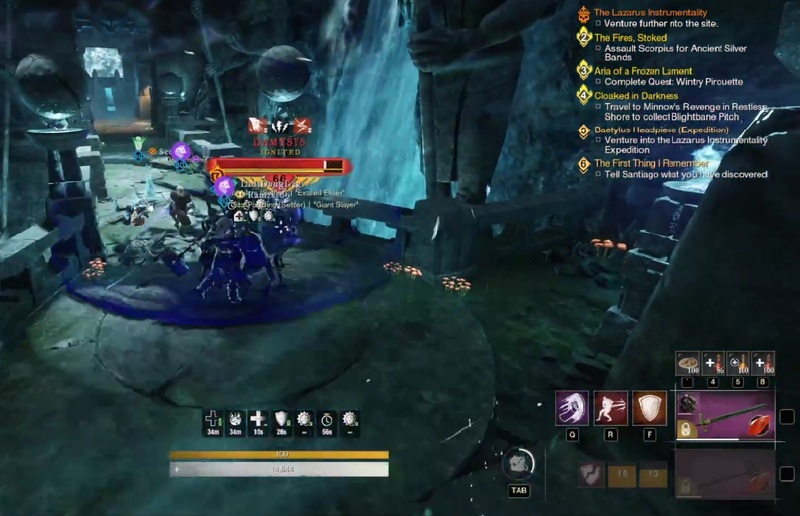Open The First Thing I Remember quest
Viewport: 800px width, 516px height.
[x=654, y=163]
